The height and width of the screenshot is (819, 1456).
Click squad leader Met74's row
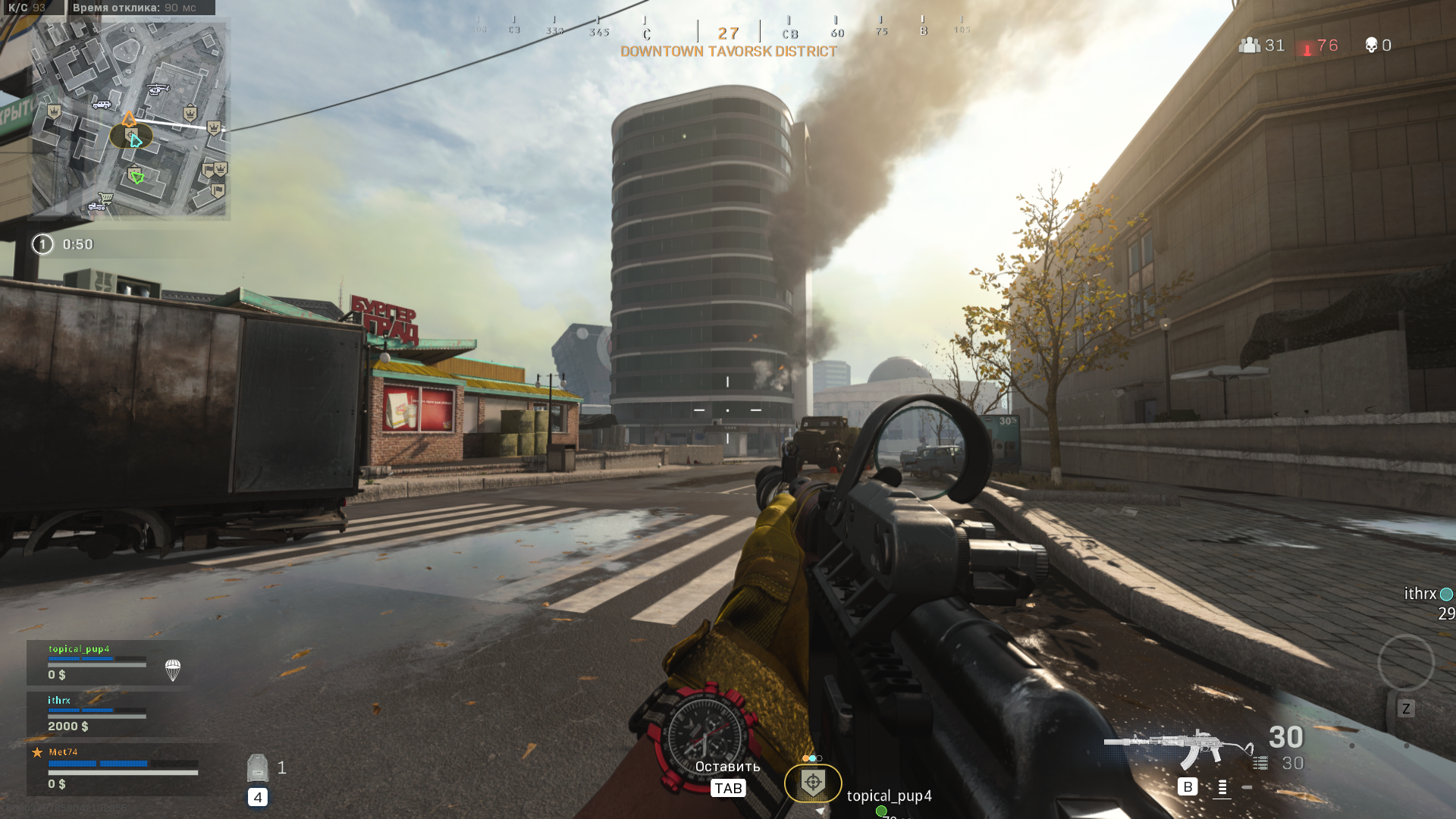click(x=114, y=767)
